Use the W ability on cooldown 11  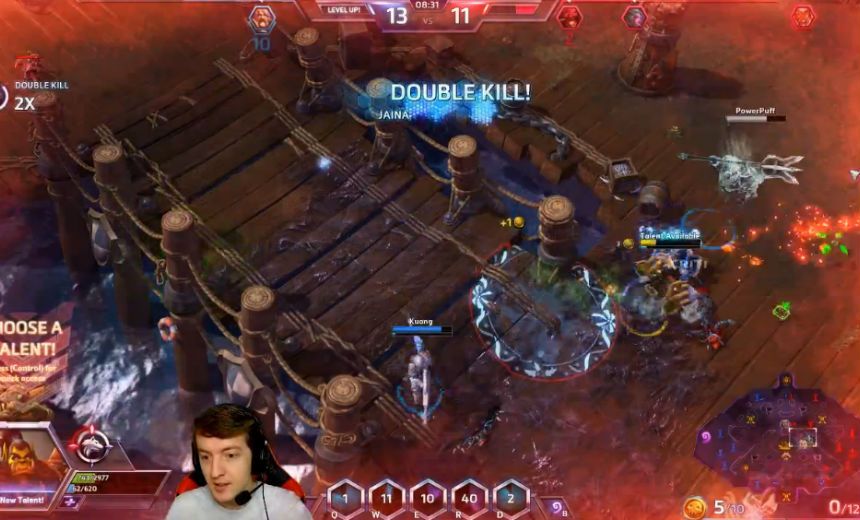(387, 497)
